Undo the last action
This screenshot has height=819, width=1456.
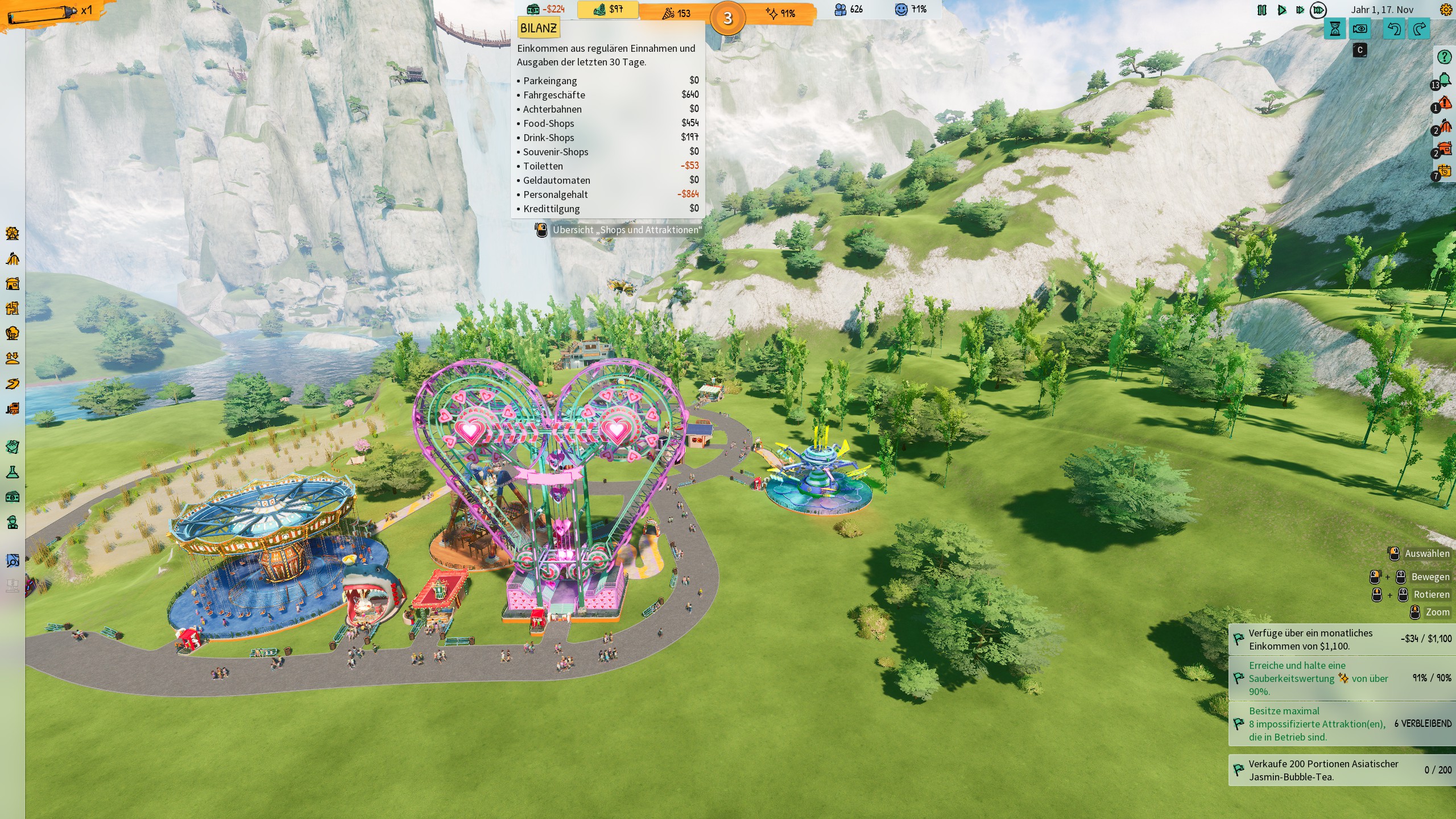[1394, 29]
